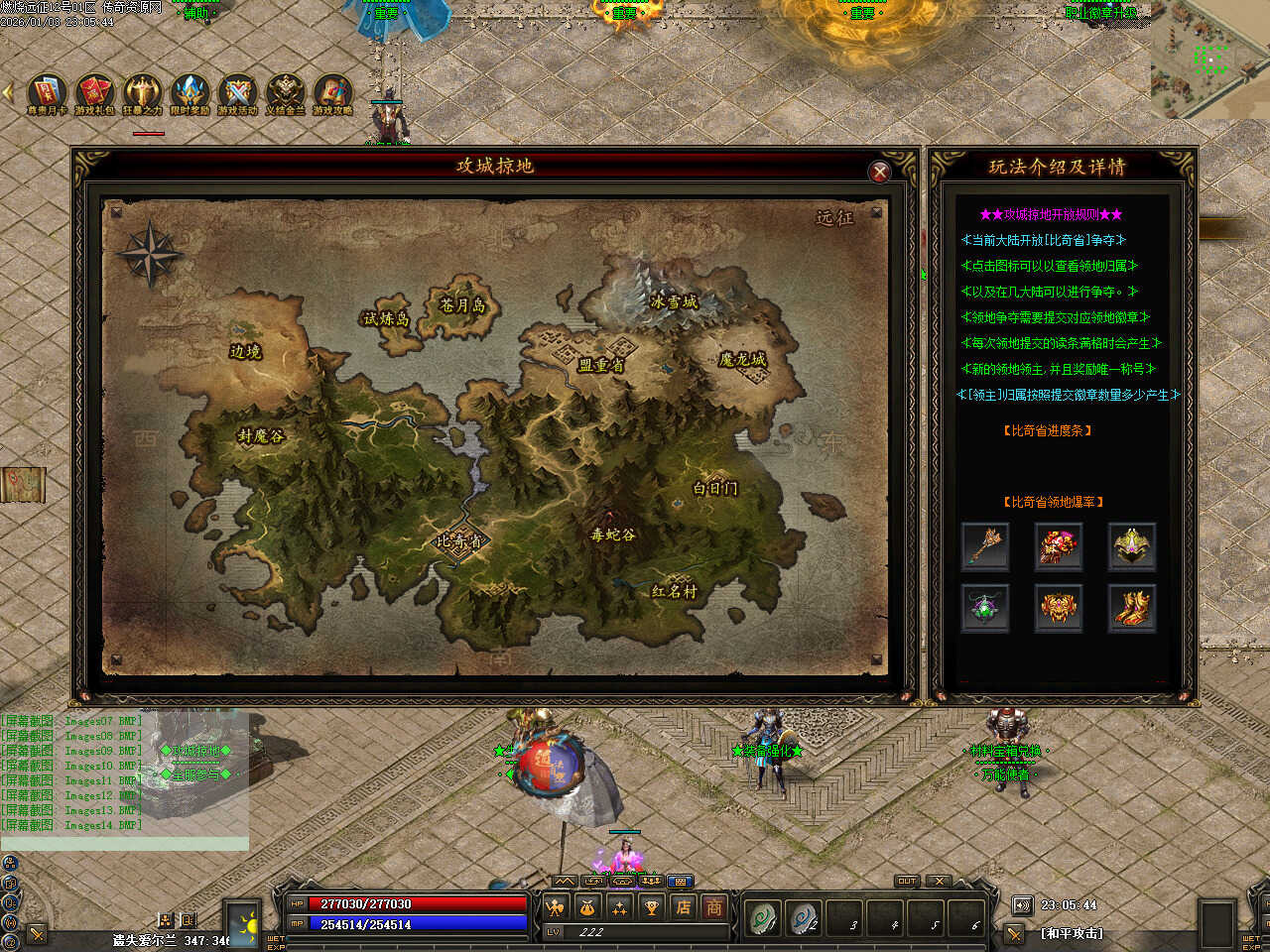Inspect the golden staff weapon reward slot
This screenshot has width=1270, height=952.
985,545
